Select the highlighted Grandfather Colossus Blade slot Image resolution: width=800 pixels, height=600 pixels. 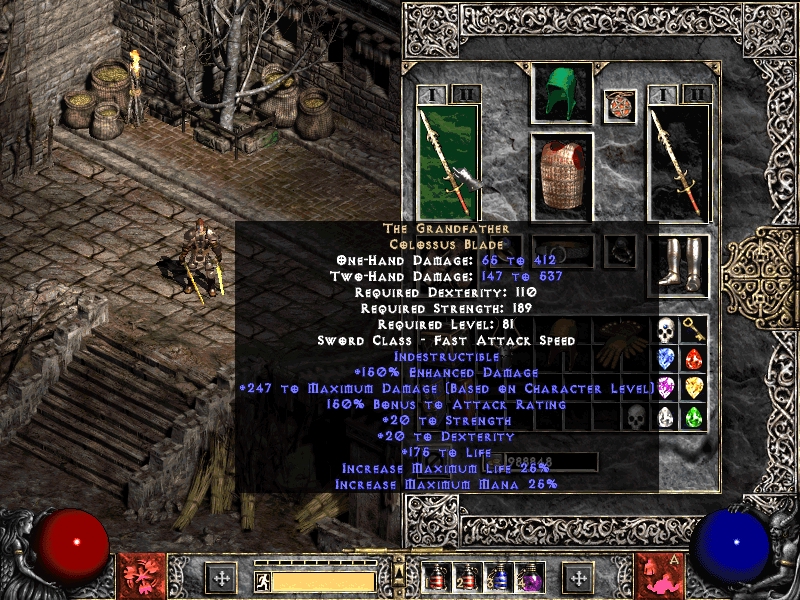pos(447,158)
